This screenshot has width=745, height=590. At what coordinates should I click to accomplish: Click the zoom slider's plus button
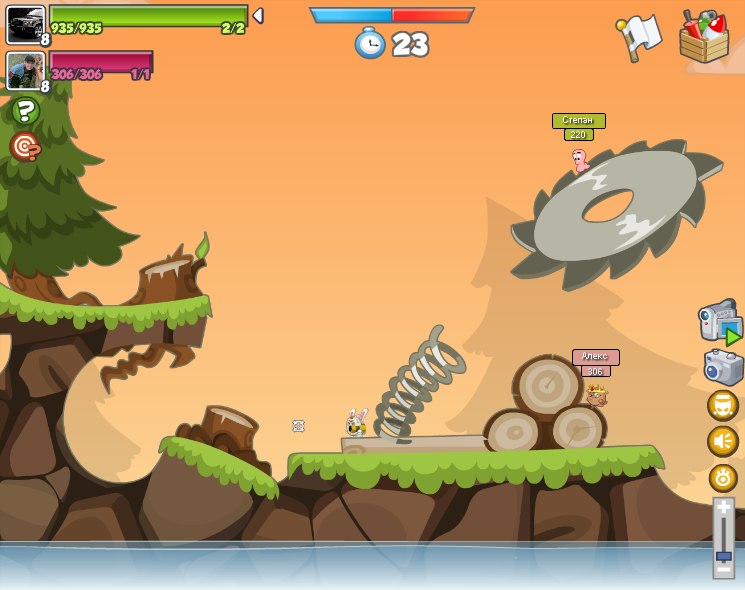tap(723, 508)
